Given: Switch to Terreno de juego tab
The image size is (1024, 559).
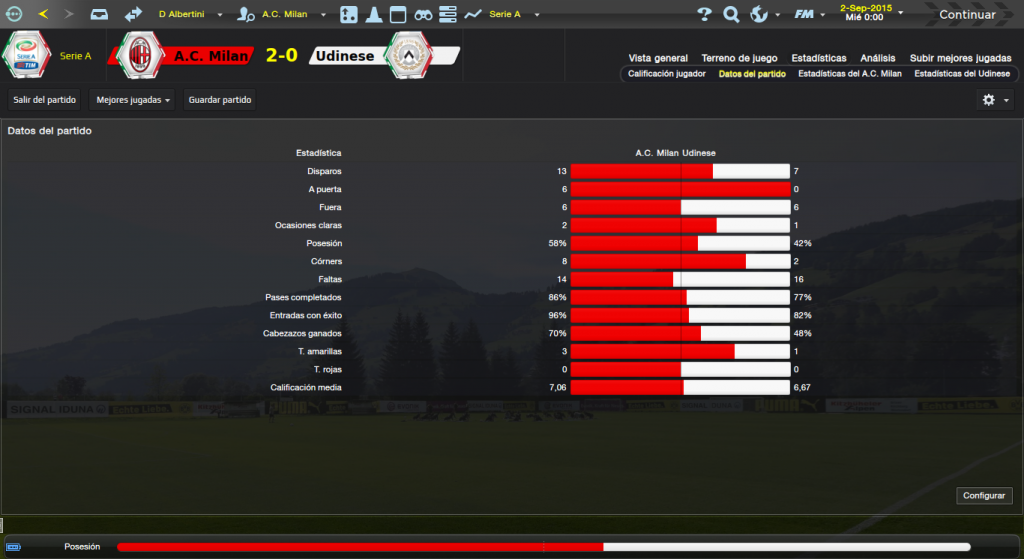Looking at the screenshot, I should [x=740, y=58].
